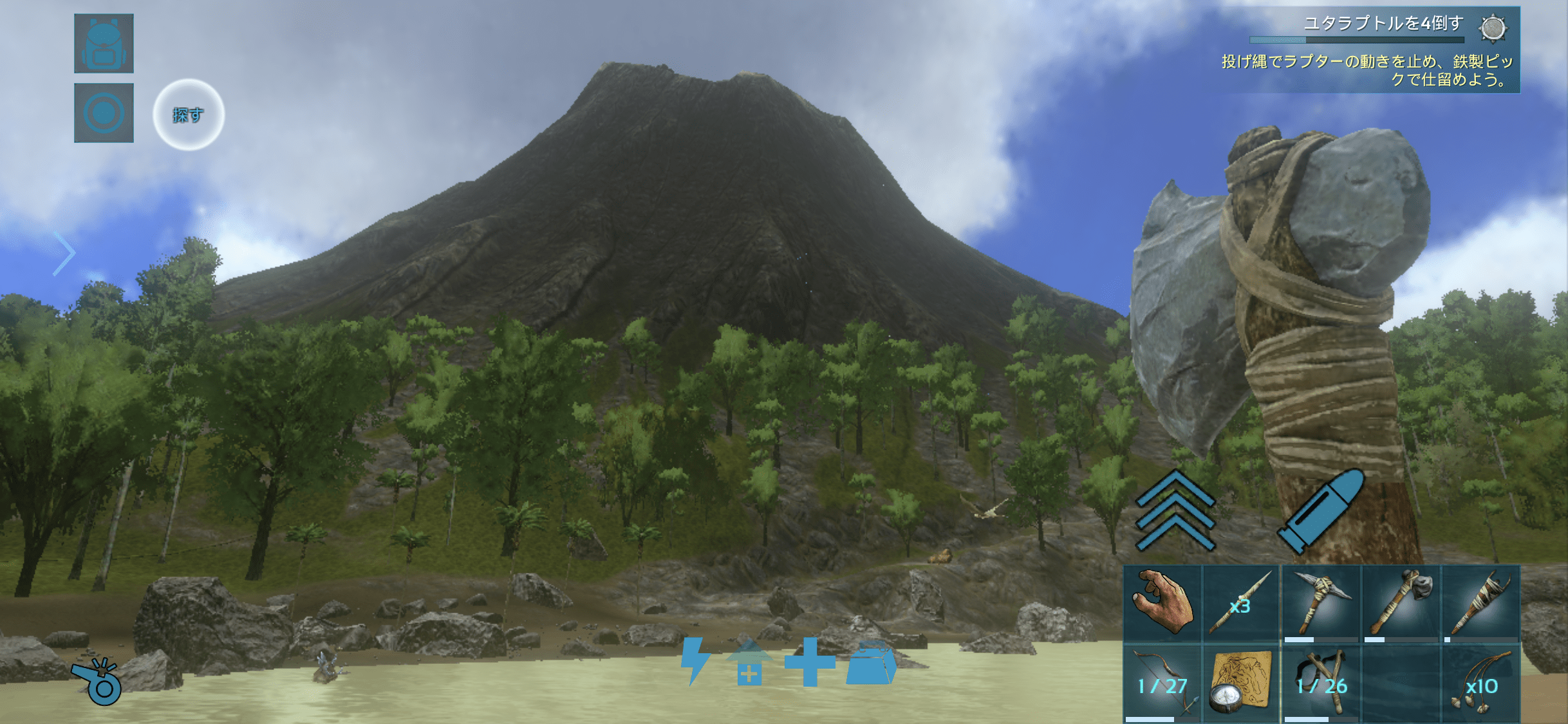Equip the pickaxe from the hotbar
This screenshot has width=1568, height=724.
1320,604
